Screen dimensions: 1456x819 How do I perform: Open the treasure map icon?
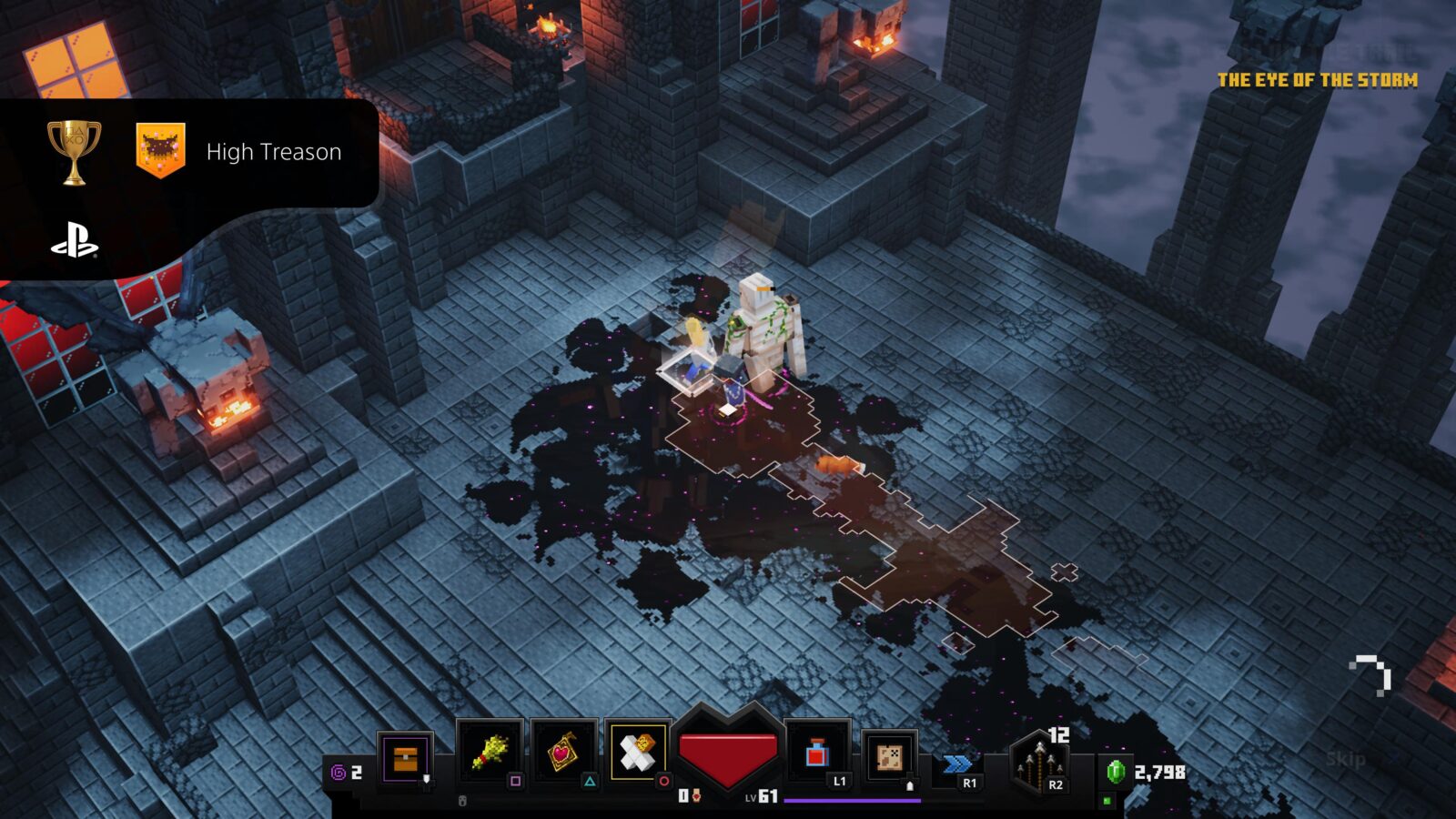(x=888, y=755)
